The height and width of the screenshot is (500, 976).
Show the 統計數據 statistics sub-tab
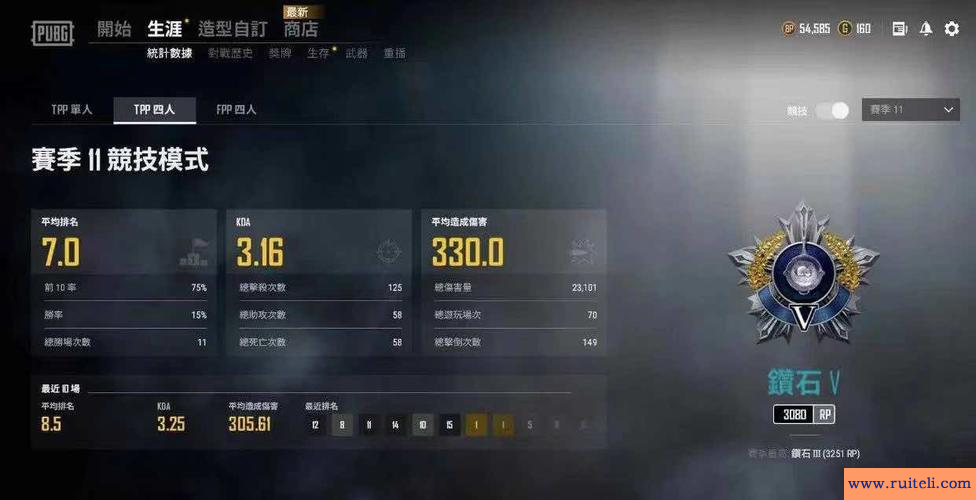coord(169,53)
